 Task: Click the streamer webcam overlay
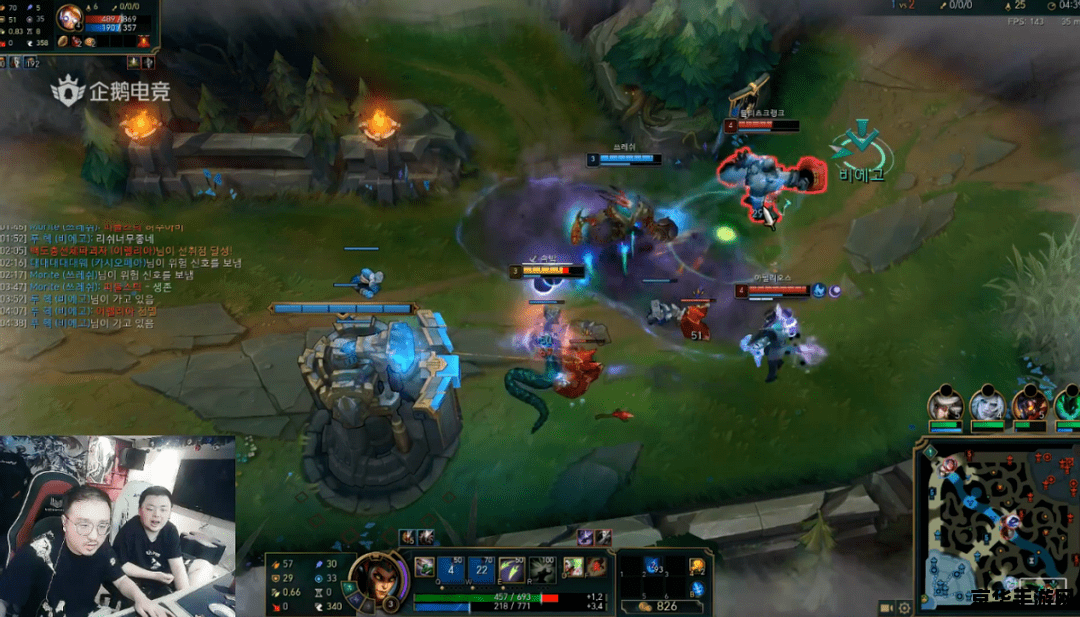pos(118,525)
